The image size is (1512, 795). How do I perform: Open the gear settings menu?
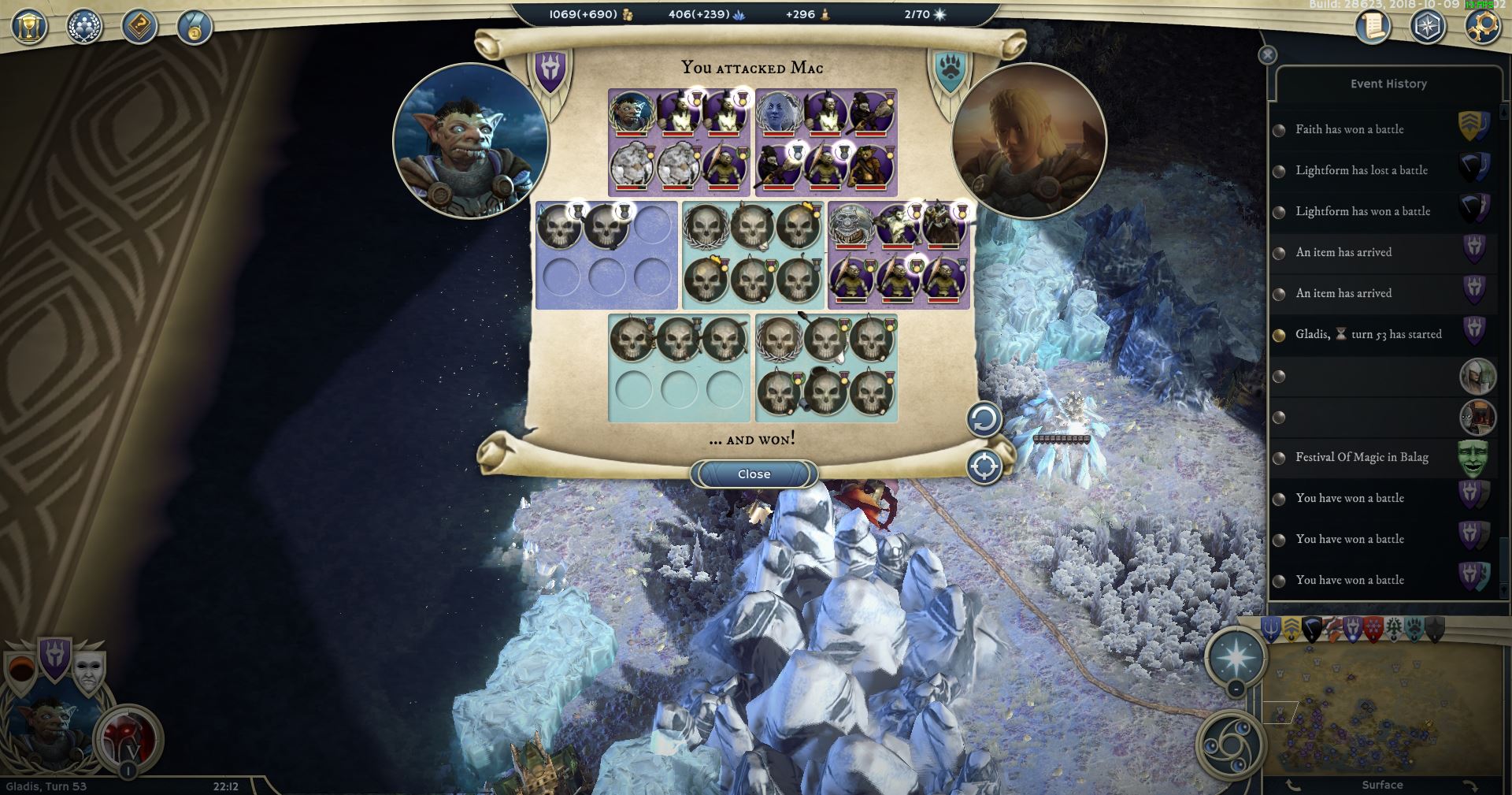(1482, 27)
